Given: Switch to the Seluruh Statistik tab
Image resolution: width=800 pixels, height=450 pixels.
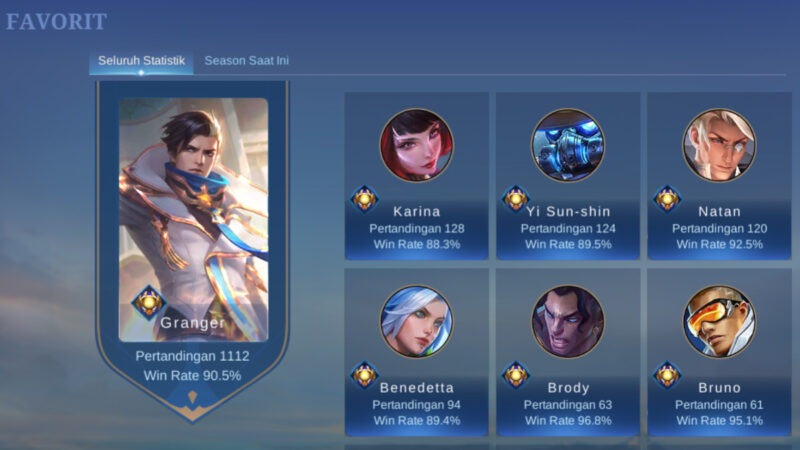Looking at the screenshot, I should coord(141,61).
